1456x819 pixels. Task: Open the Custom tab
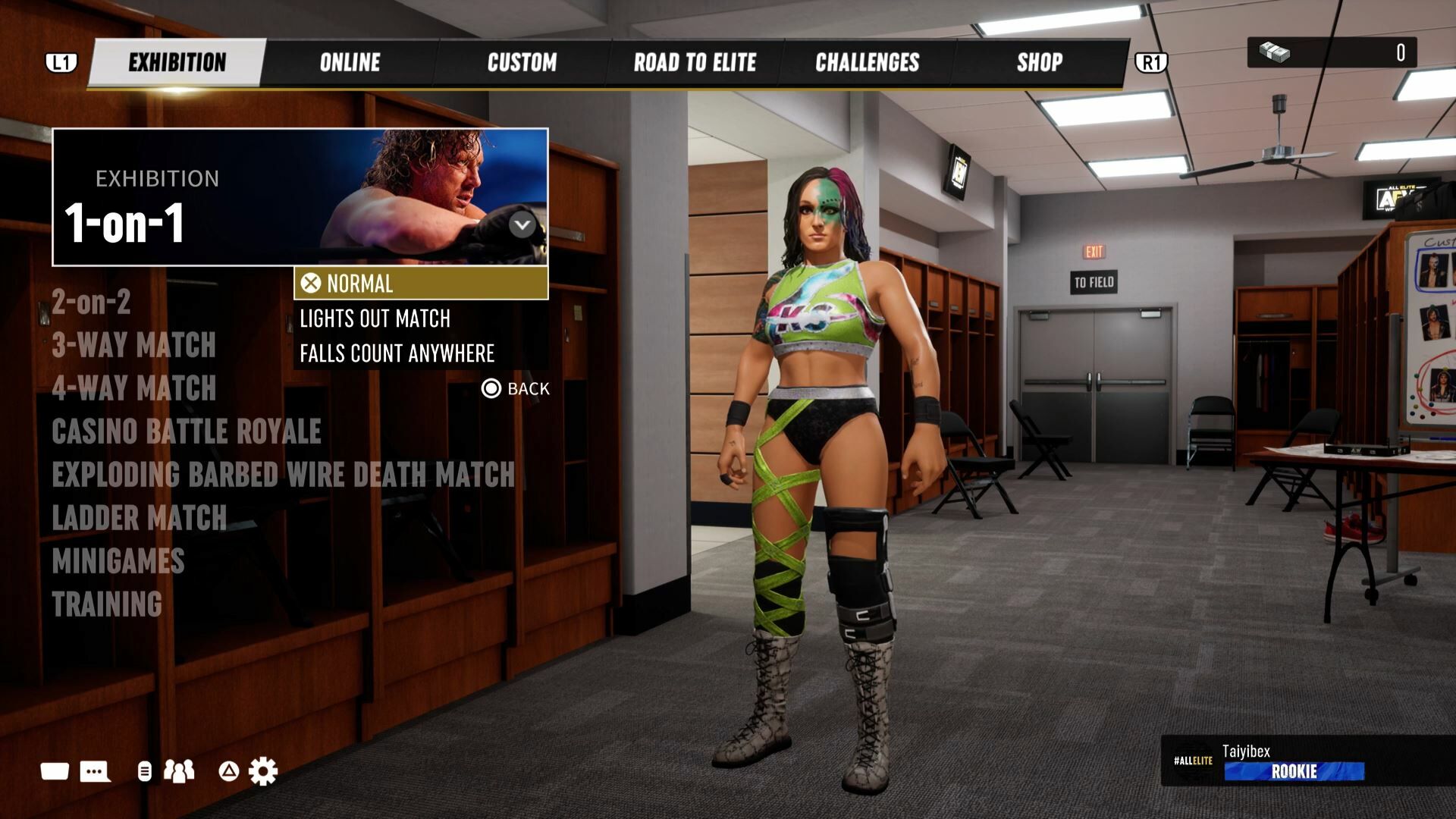tap(522, 62)
